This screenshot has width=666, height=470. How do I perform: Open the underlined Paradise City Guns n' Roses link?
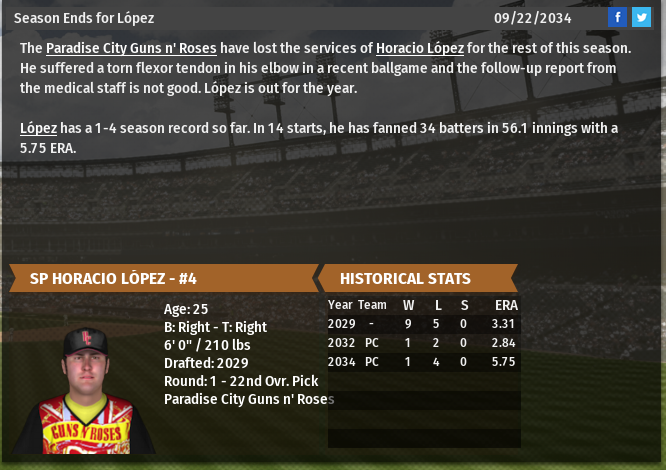click(131, 48)
